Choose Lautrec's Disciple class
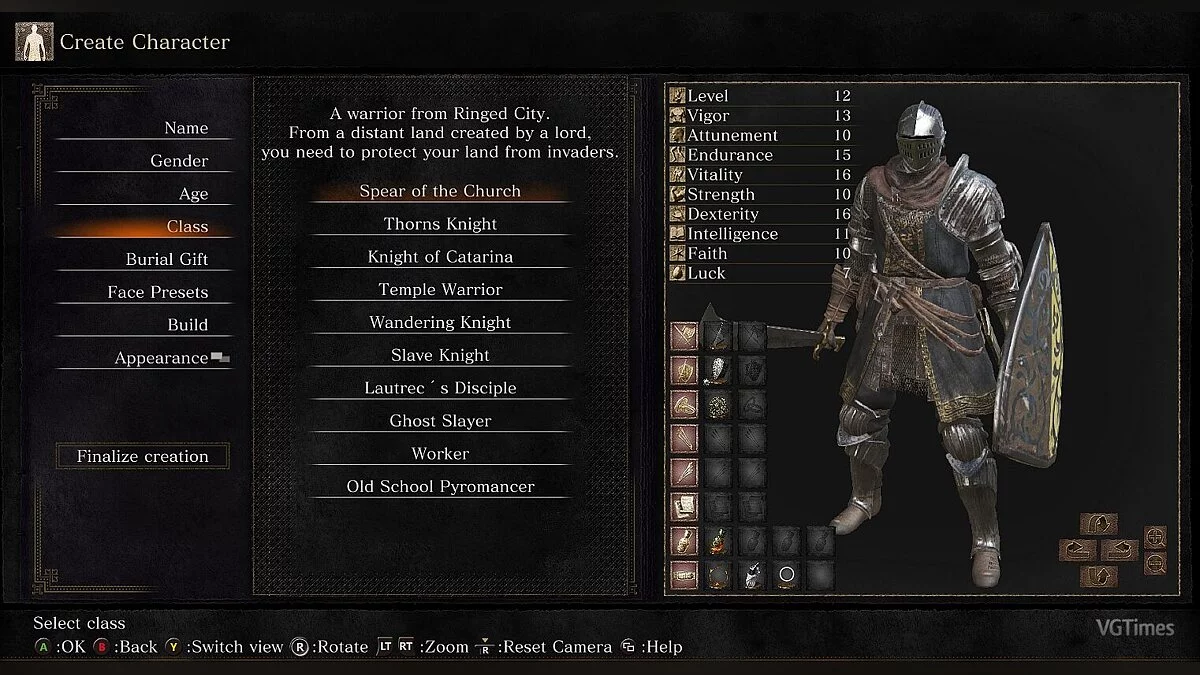Screen dimensions: 1200x675 [x=440, y=388]
